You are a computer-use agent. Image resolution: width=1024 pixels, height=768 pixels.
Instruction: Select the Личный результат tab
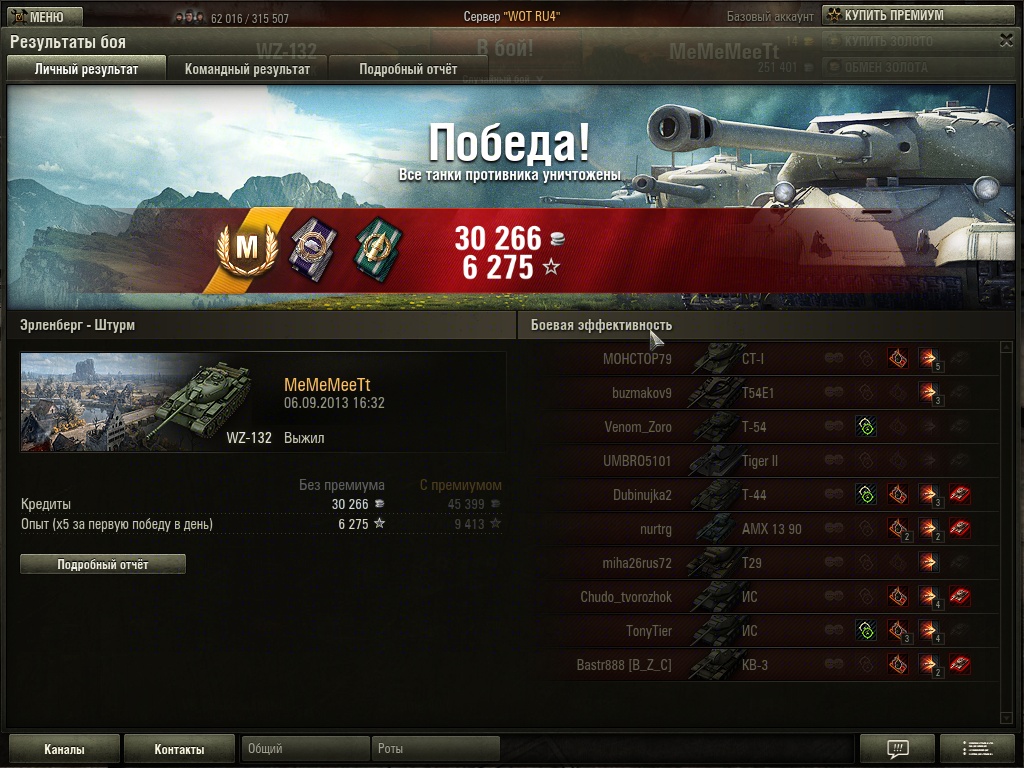tap(86, 69)
